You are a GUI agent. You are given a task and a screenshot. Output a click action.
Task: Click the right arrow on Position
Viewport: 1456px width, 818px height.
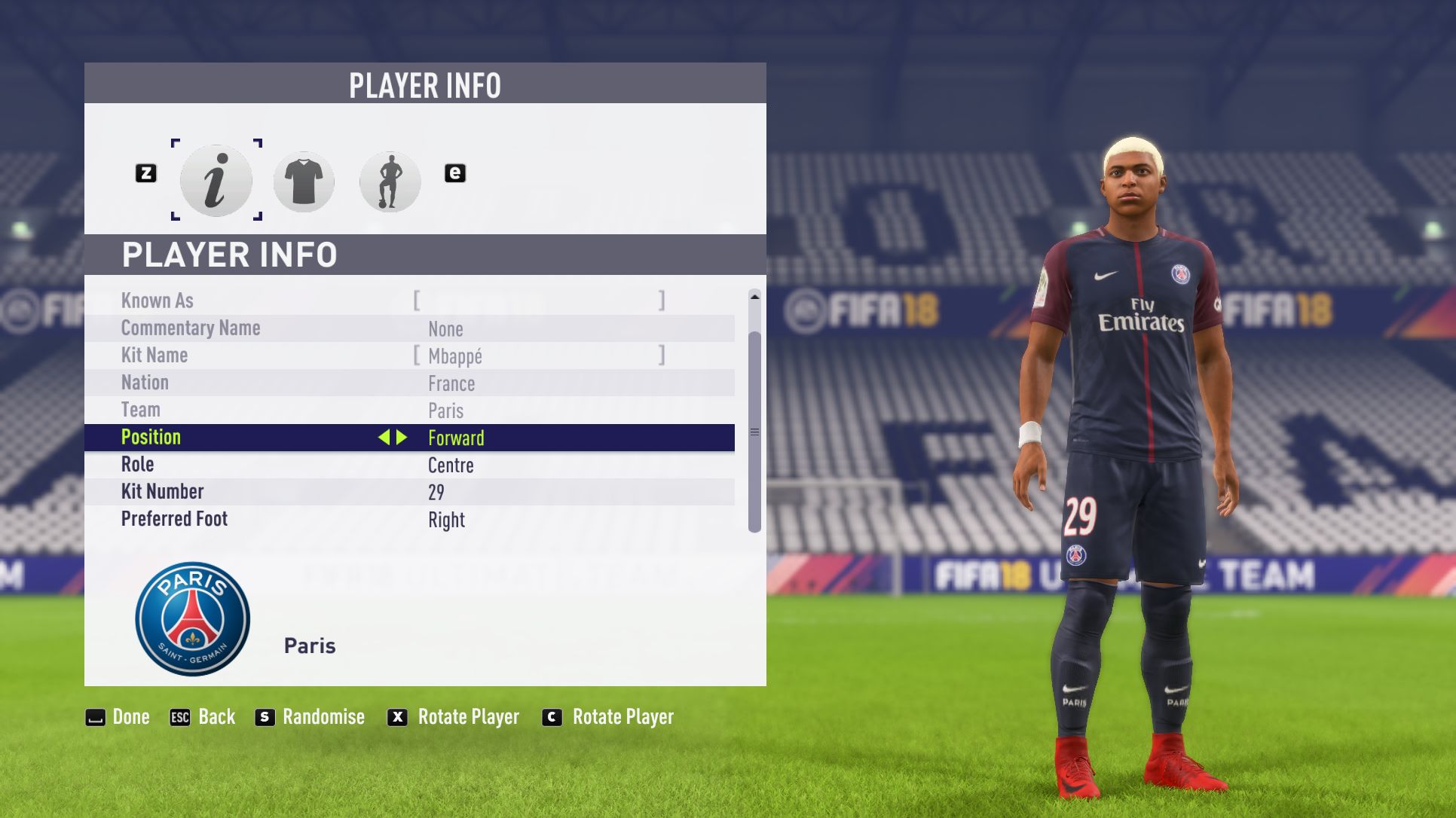click(x=402, y=438)
